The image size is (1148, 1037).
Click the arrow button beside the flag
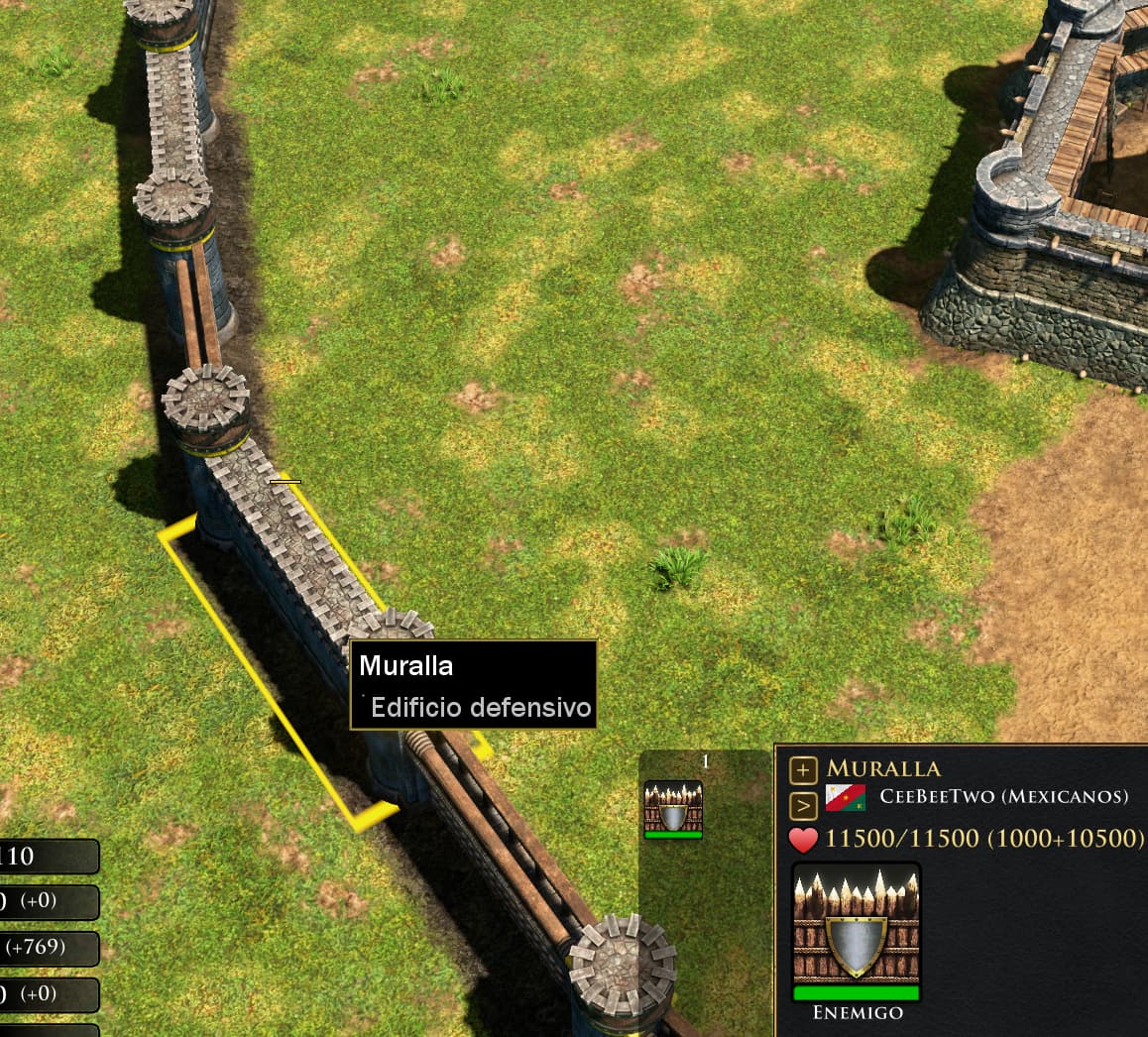point(803,802)
